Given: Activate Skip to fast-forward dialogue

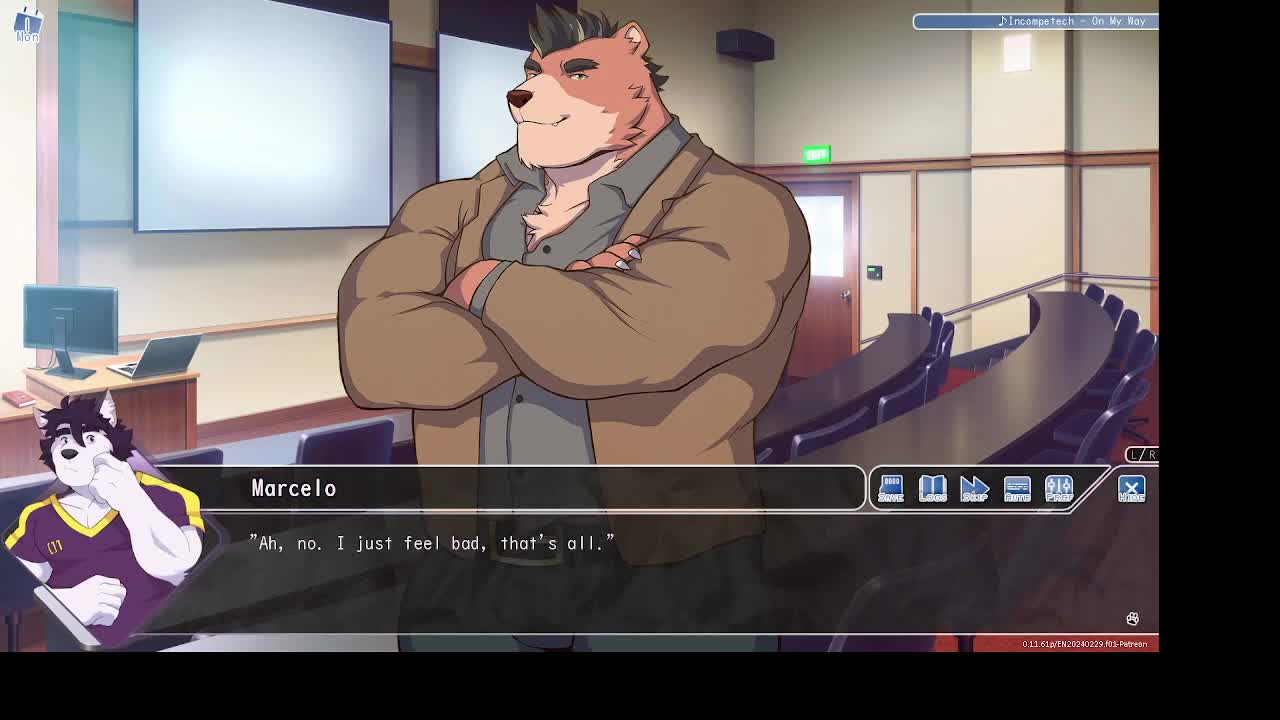Looking at the screenshot, I should pos(974,488).
